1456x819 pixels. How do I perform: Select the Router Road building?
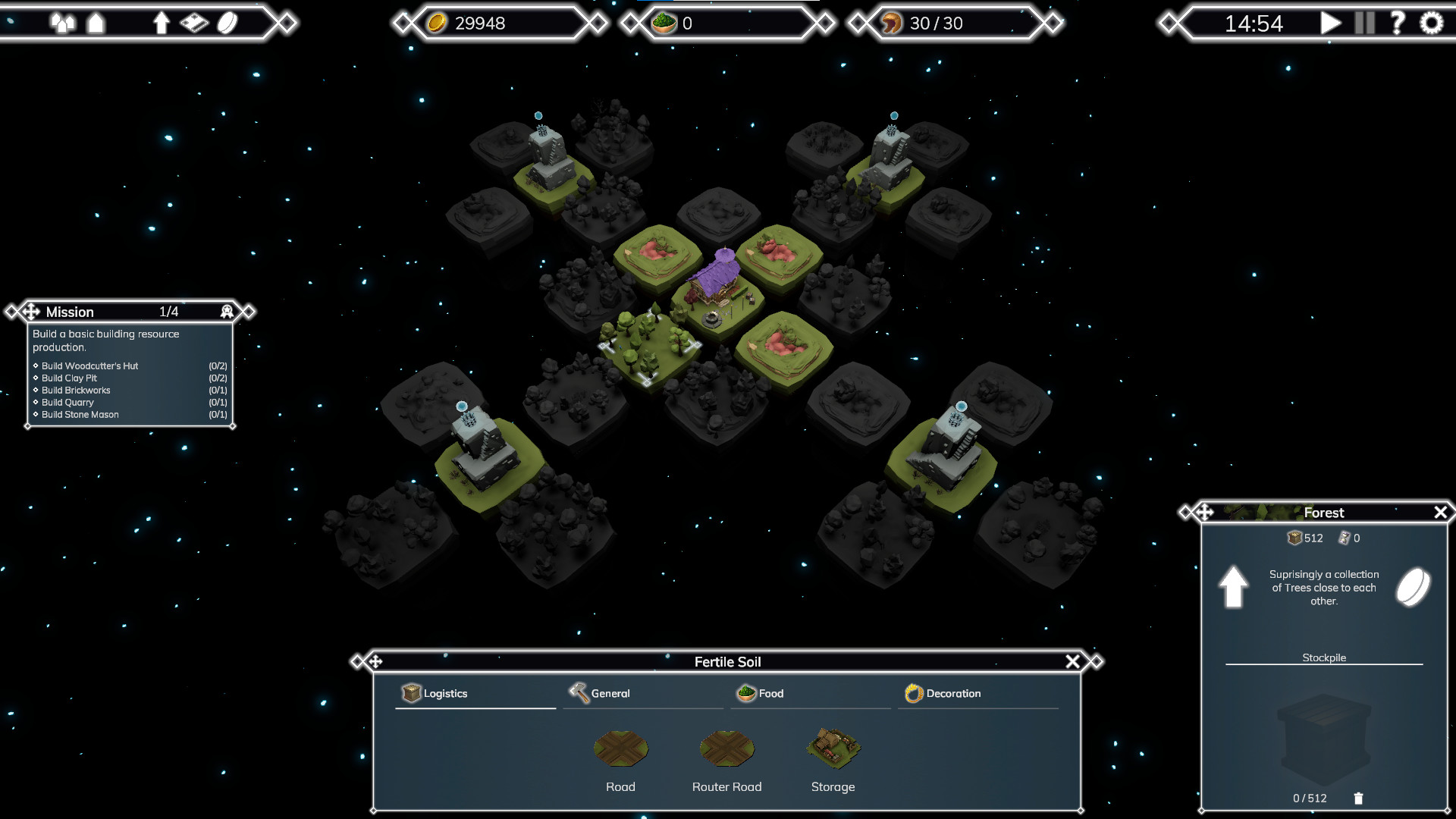tap(726, 749)
